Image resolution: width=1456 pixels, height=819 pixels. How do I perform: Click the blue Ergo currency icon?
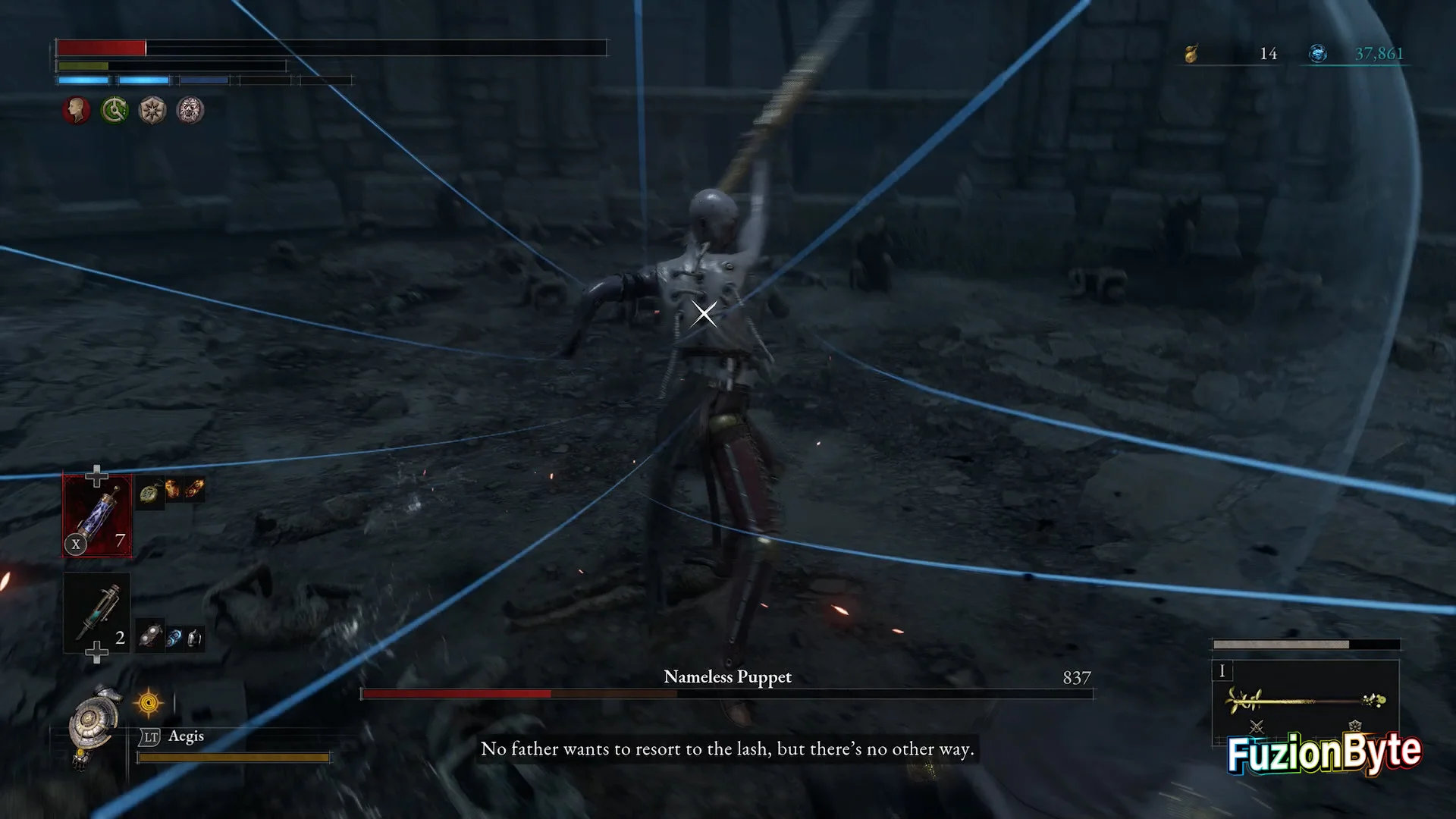tap(1318, 54)
